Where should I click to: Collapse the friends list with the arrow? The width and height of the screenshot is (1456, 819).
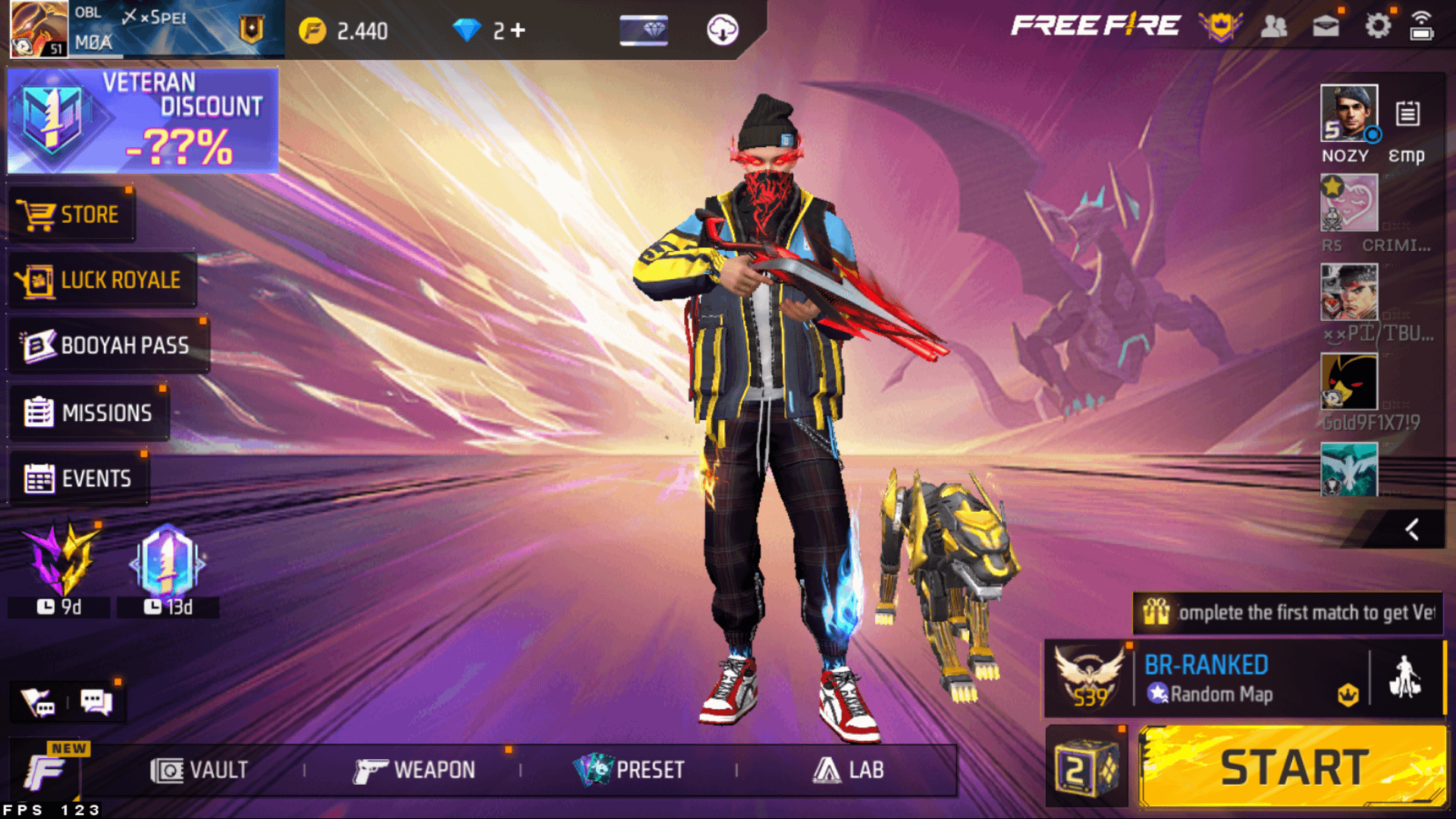1411,529
